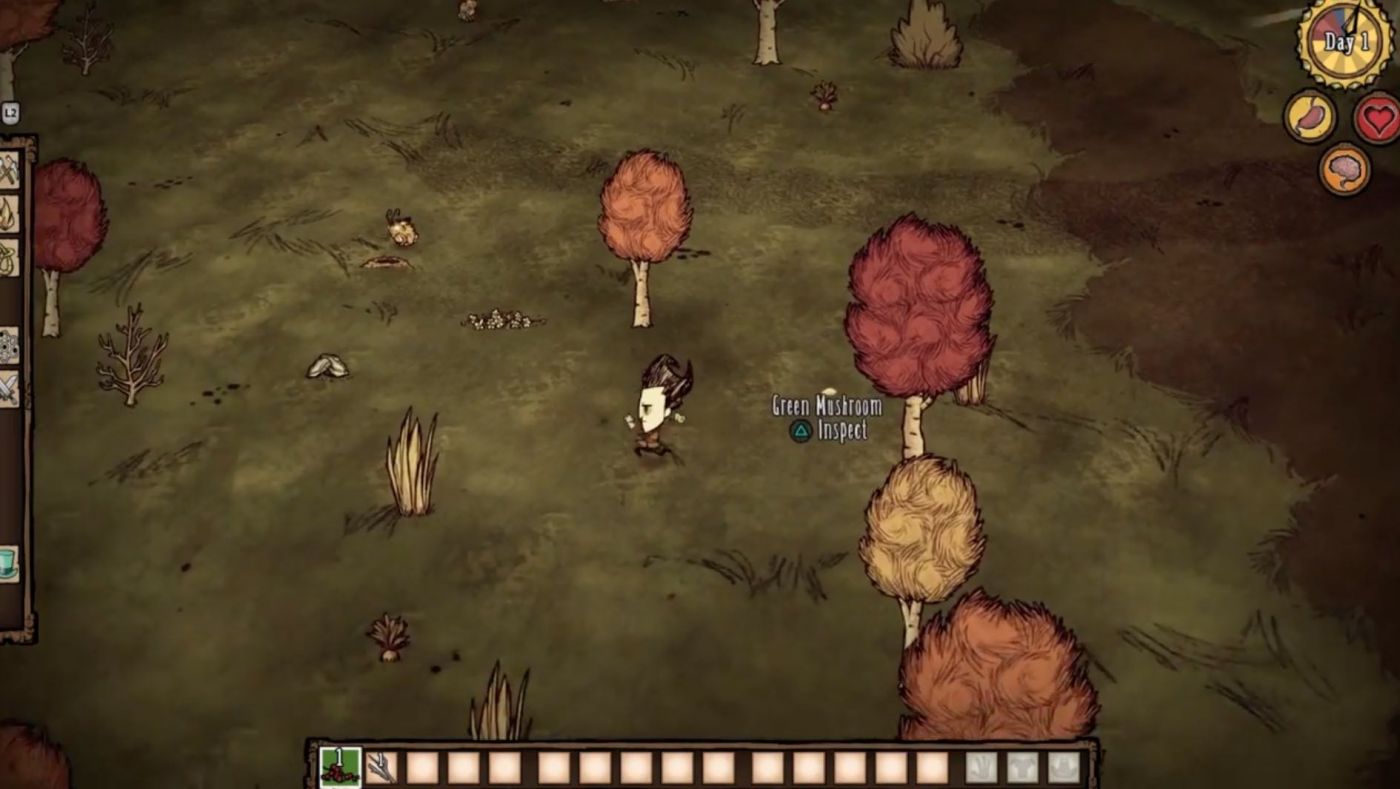Open the Dress tab with green top hat

[x=9, y=563]
